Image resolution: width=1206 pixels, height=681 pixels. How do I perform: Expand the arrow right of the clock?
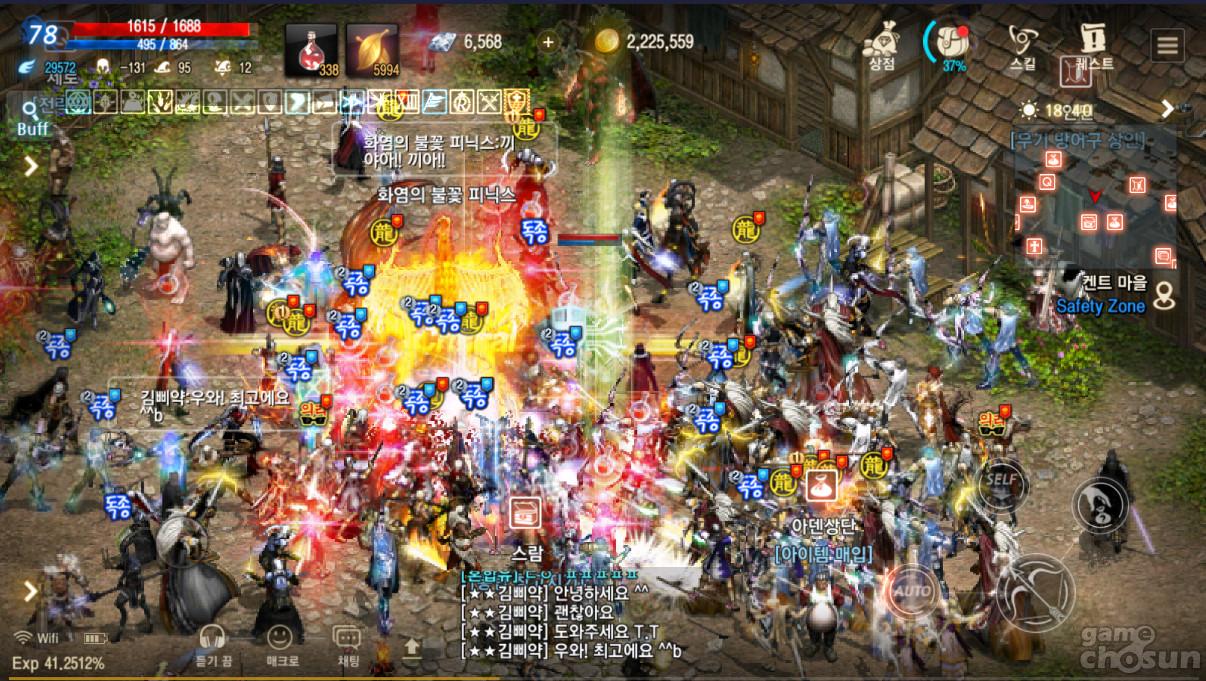pos(1167,109)
